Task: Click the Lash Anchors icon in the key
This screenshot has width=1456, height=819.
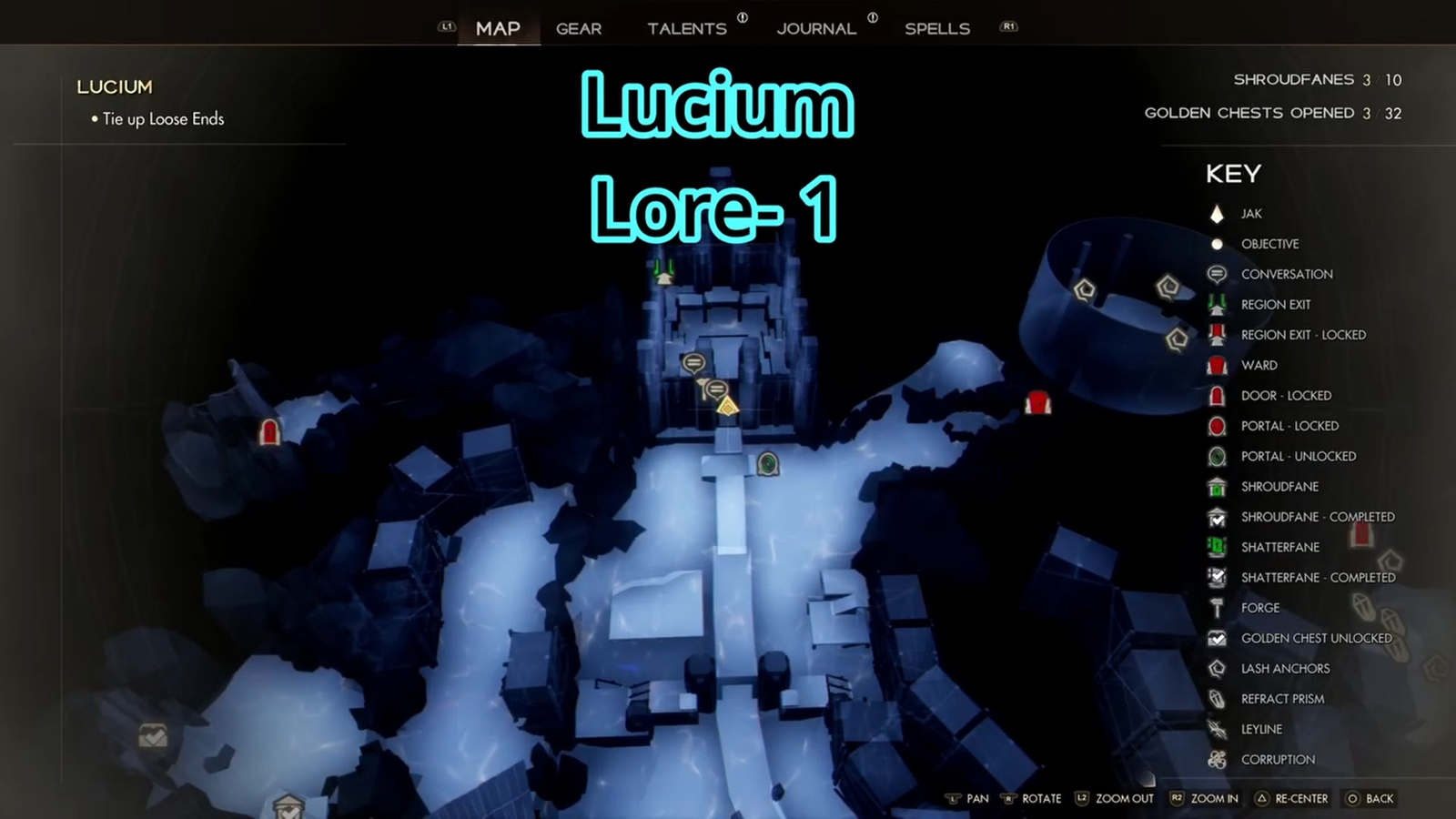Action: [1217, 668]
